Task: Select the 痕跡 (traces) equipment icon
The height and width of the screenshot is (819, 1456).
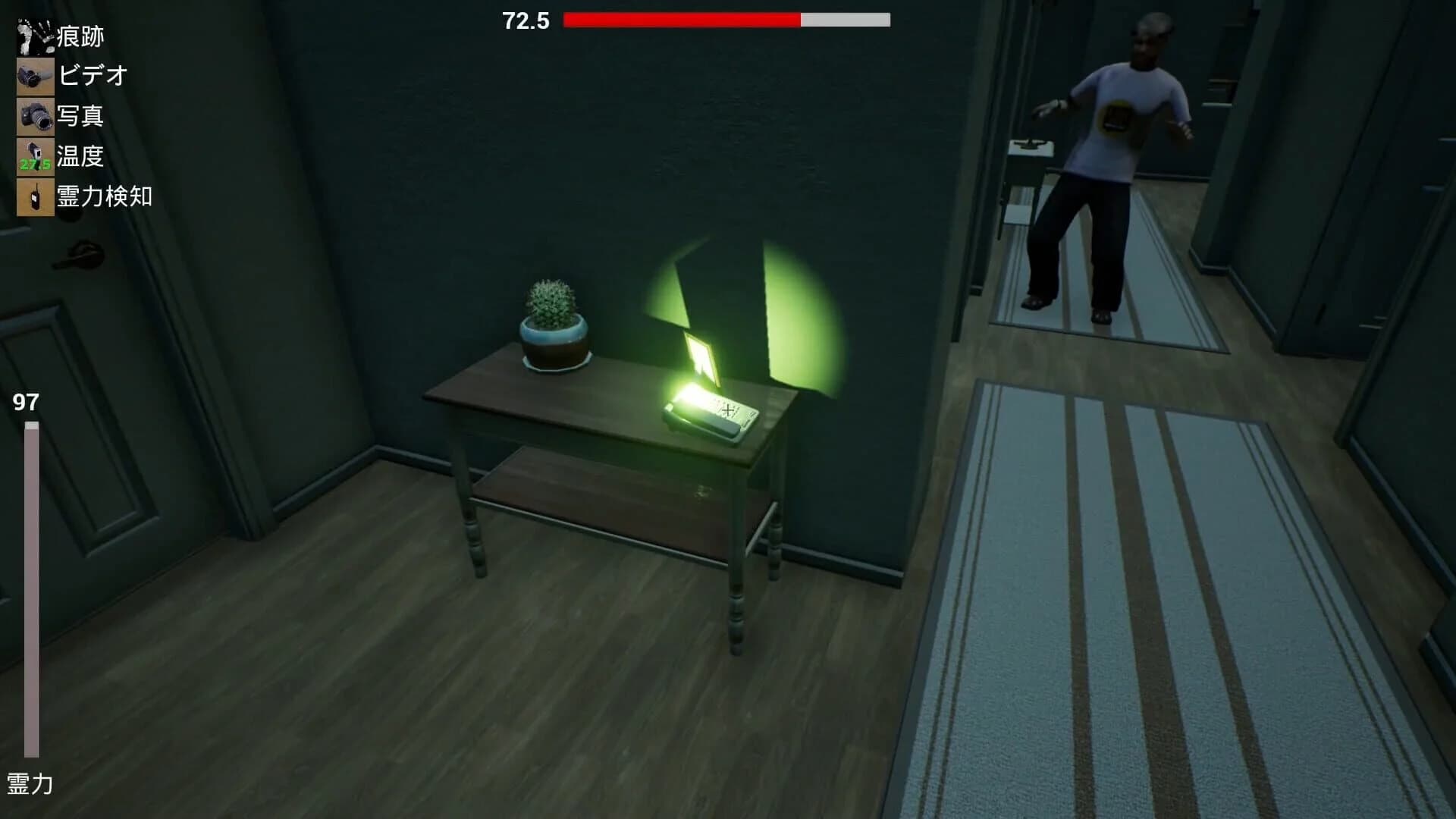Action: 35,34
